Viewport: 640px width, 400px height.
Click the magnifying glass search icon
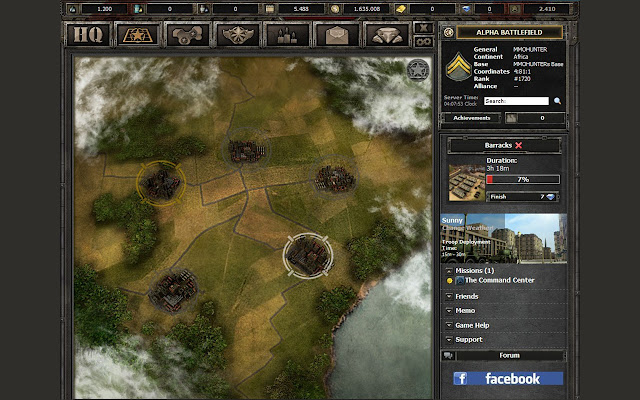click(x=558, y=101)
